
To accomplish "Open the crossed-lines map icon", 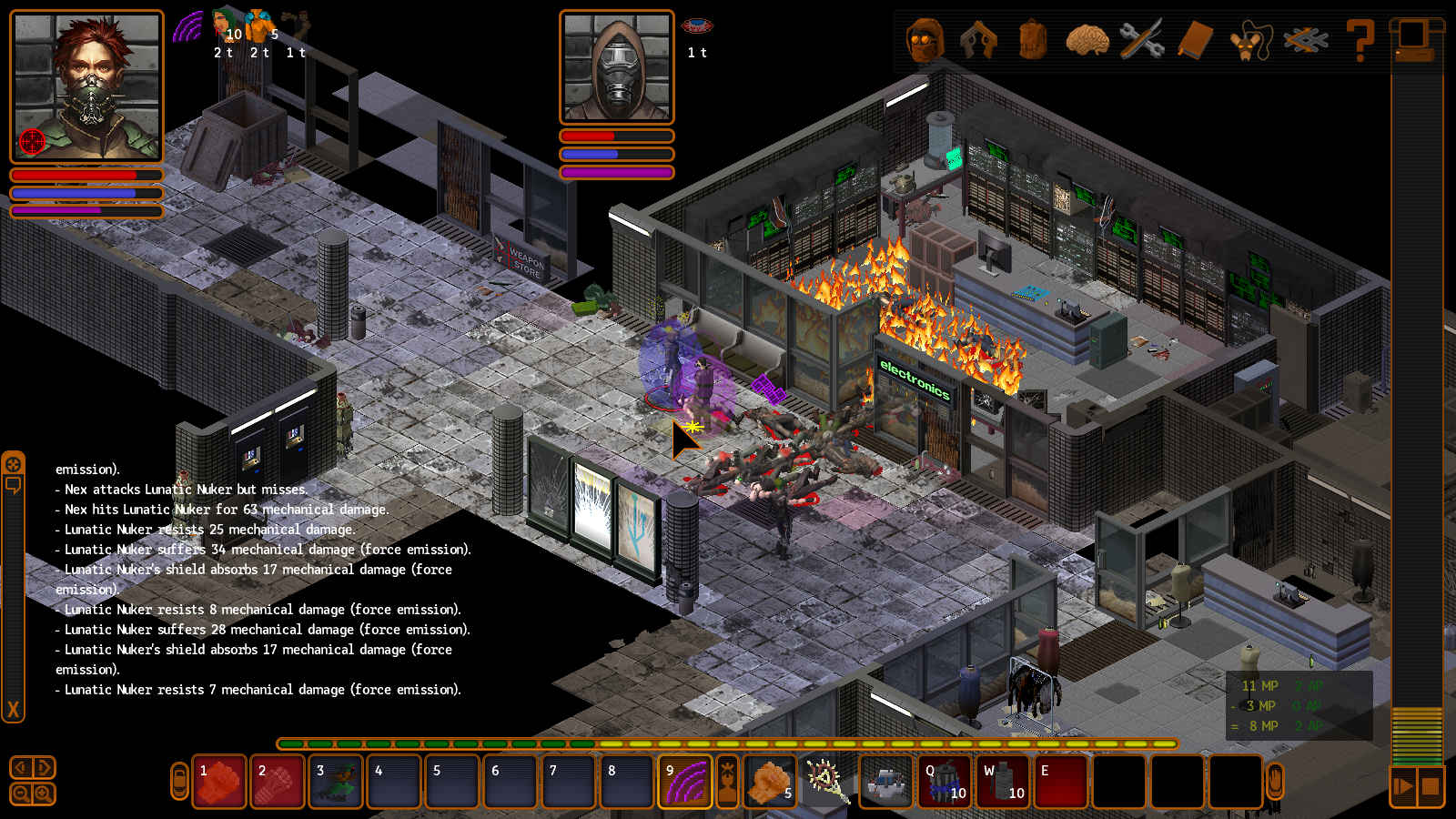I will (x=1305, y=40).
